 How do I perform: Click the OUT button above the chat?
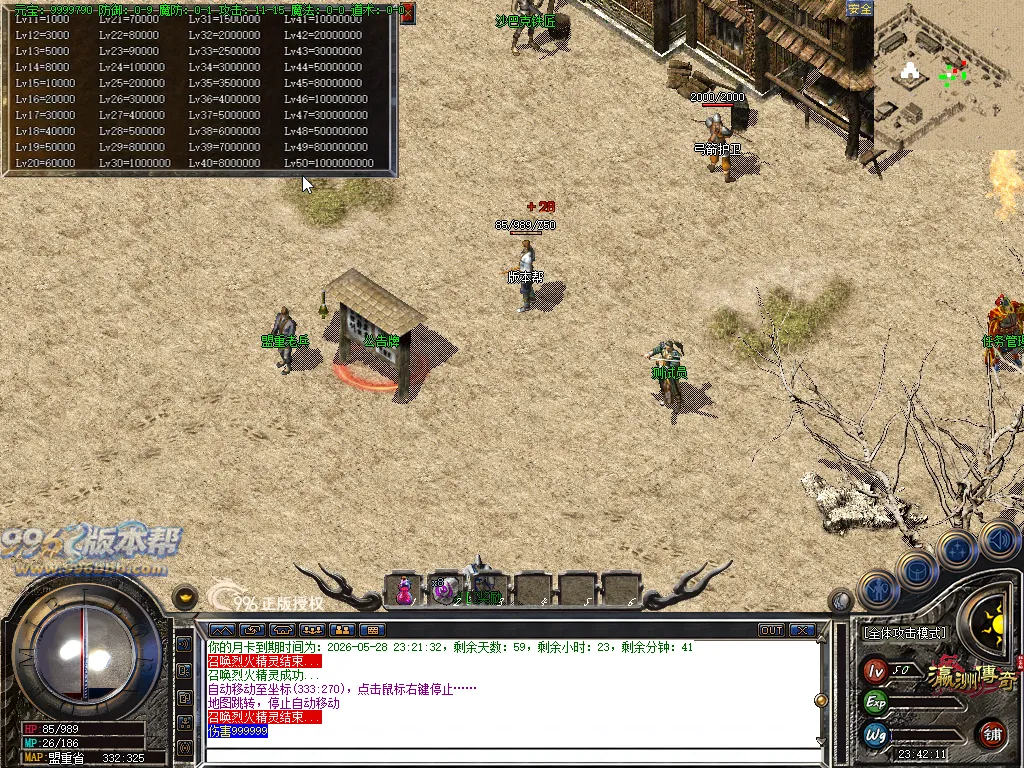coord(771,630)
